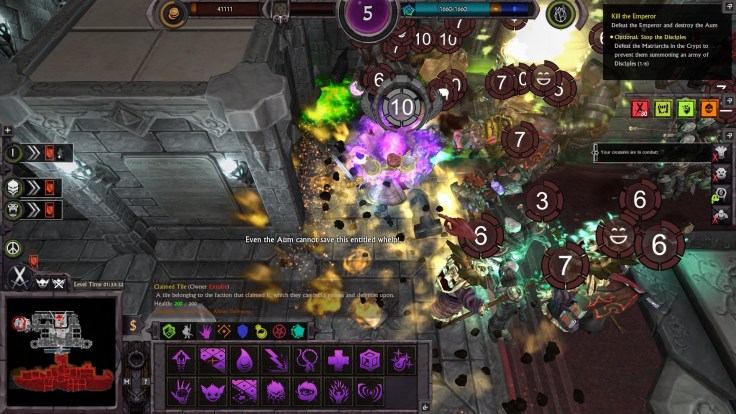
Task: Select the red pentagram rituals tab
Action: pos(279,331)
